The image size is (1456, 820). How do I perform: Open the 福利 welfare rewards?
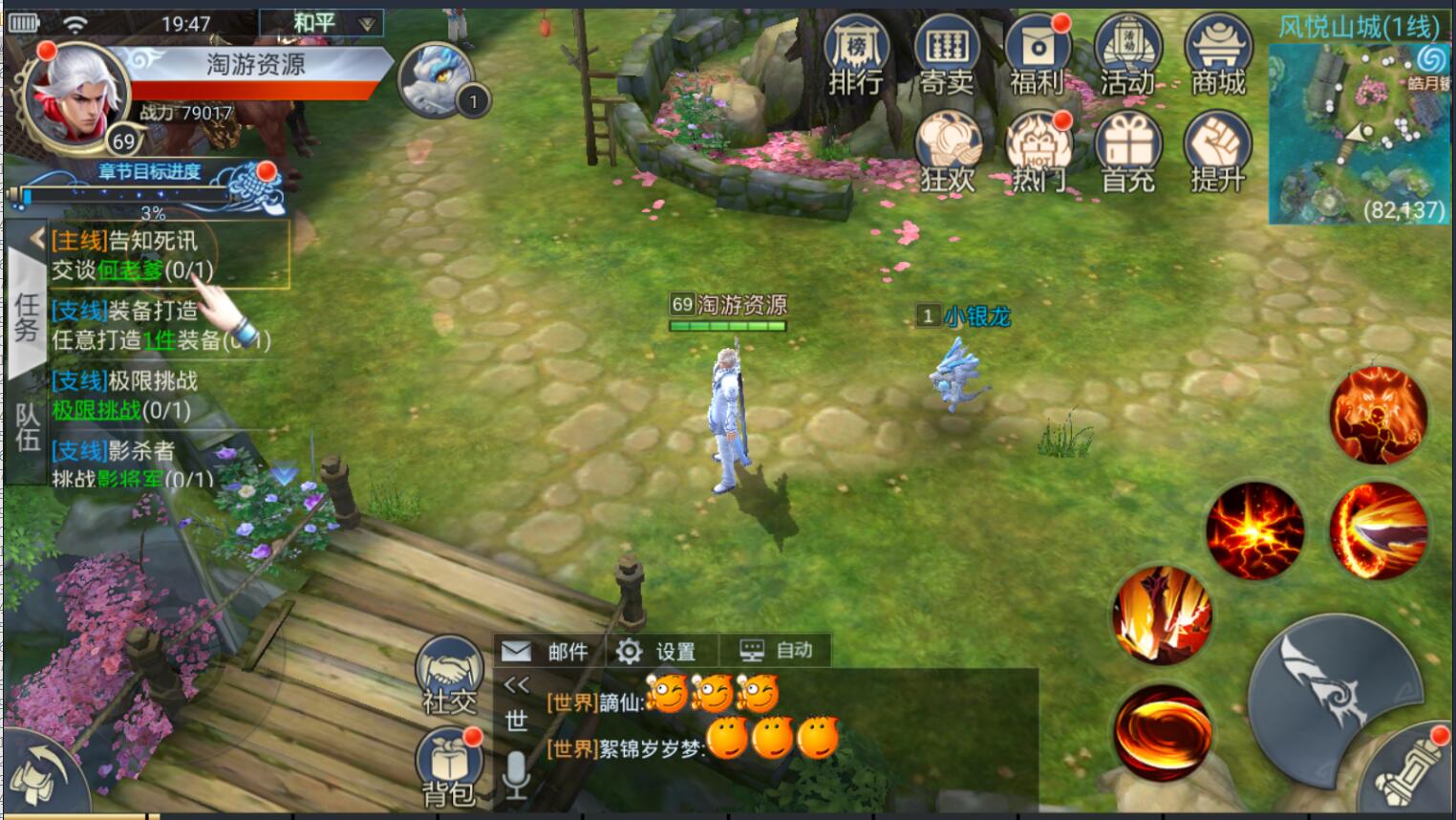pos(1037,55)
